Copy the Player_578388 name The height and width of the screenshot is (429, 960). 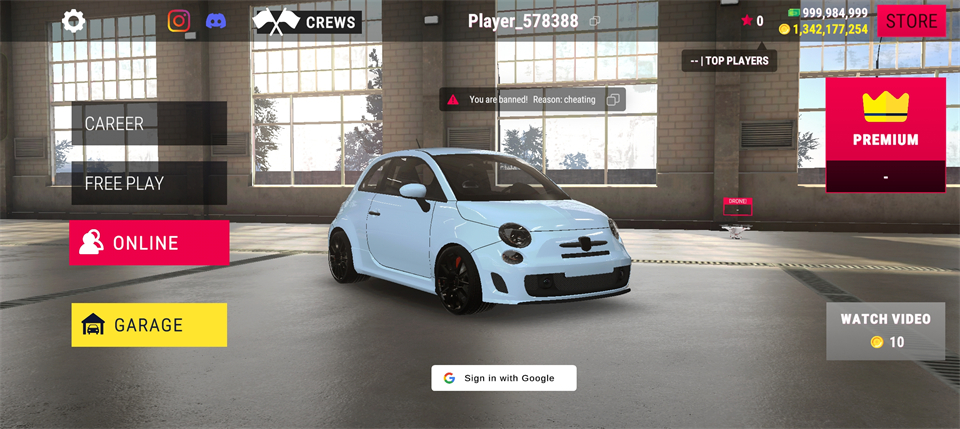pyautogui.click(x=595, y=21)
